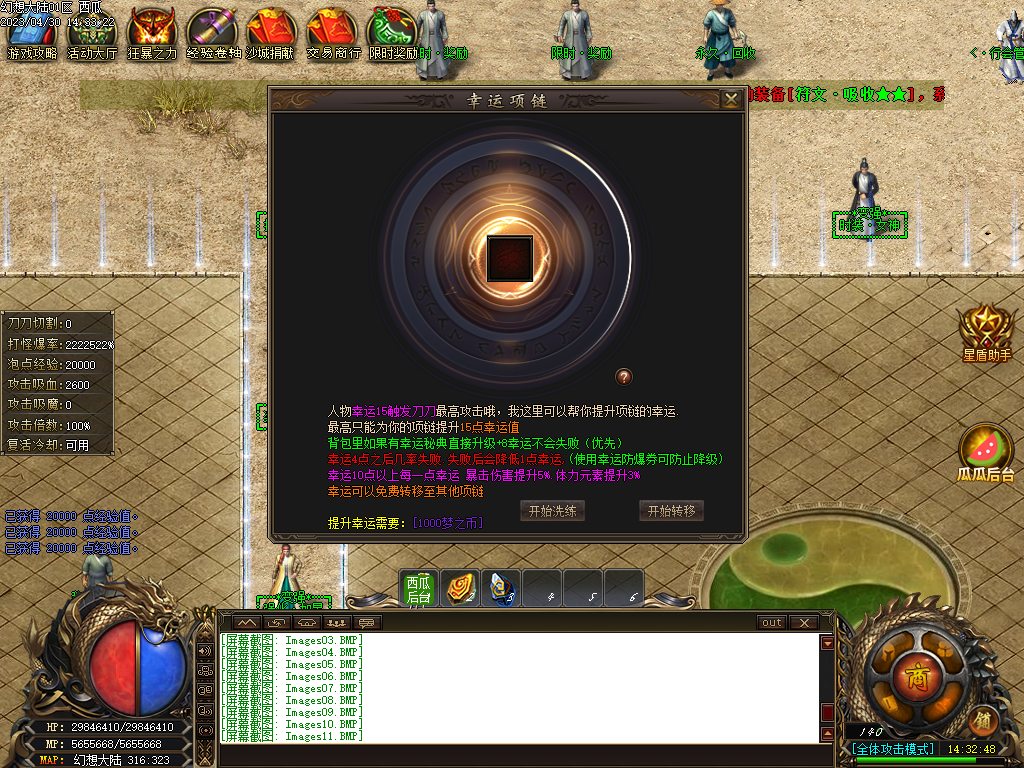
Task: Click the chat window's out button
Action: (771, 623)
